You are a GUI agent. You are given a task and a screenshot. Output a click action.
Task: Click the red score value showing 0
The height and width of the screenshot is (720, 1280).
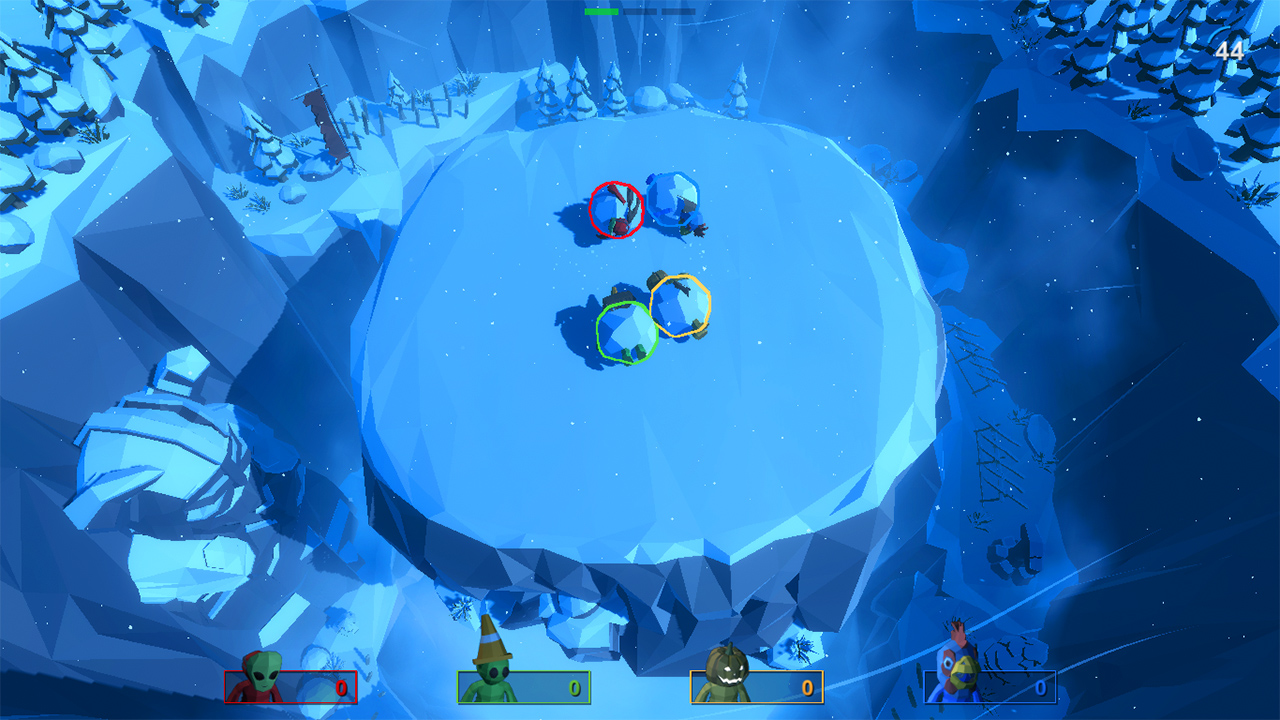tap(344, 688)
